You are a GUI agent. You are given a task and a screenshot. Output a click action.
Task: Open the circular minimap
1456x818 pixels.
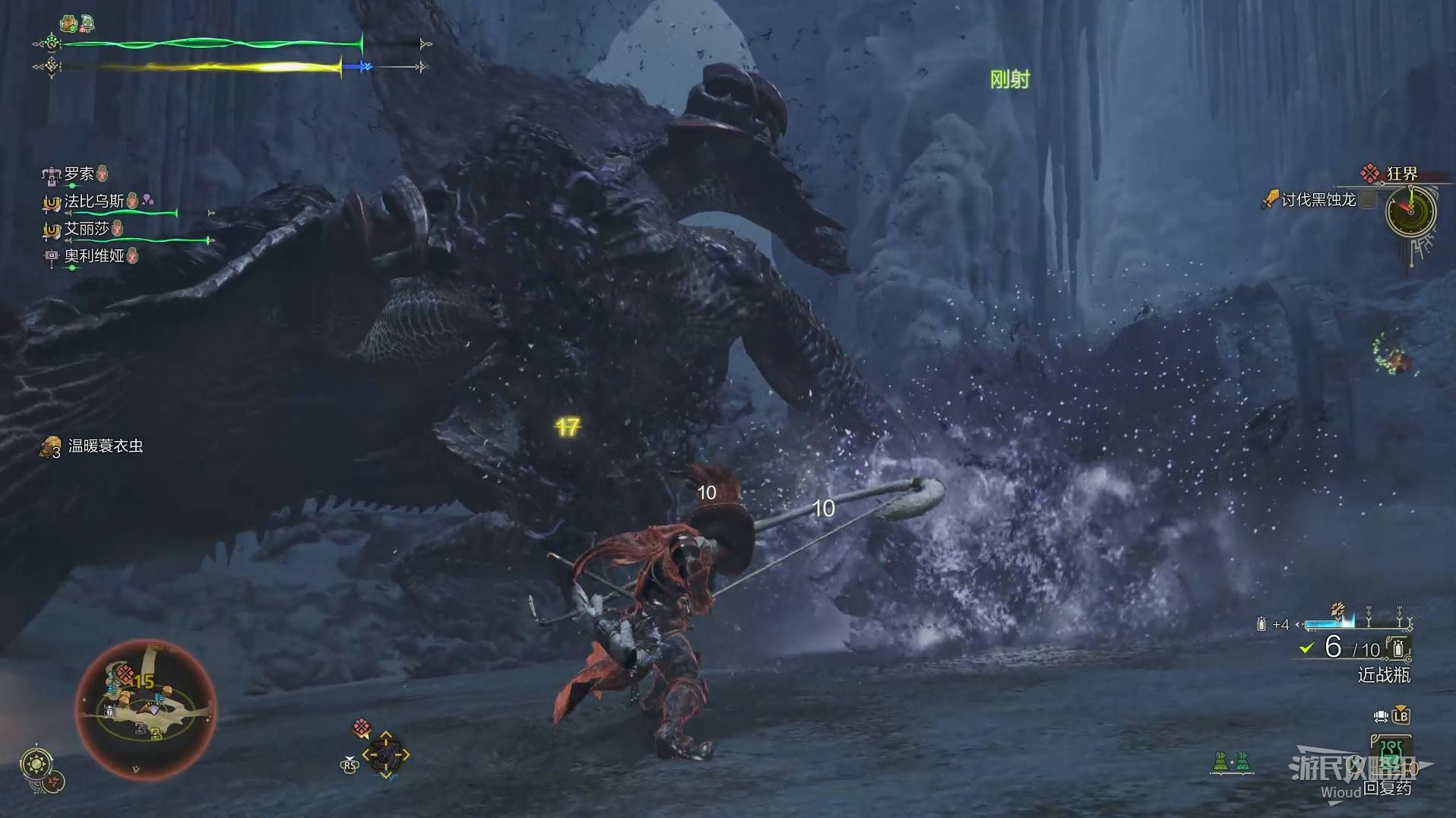(146, 709)
